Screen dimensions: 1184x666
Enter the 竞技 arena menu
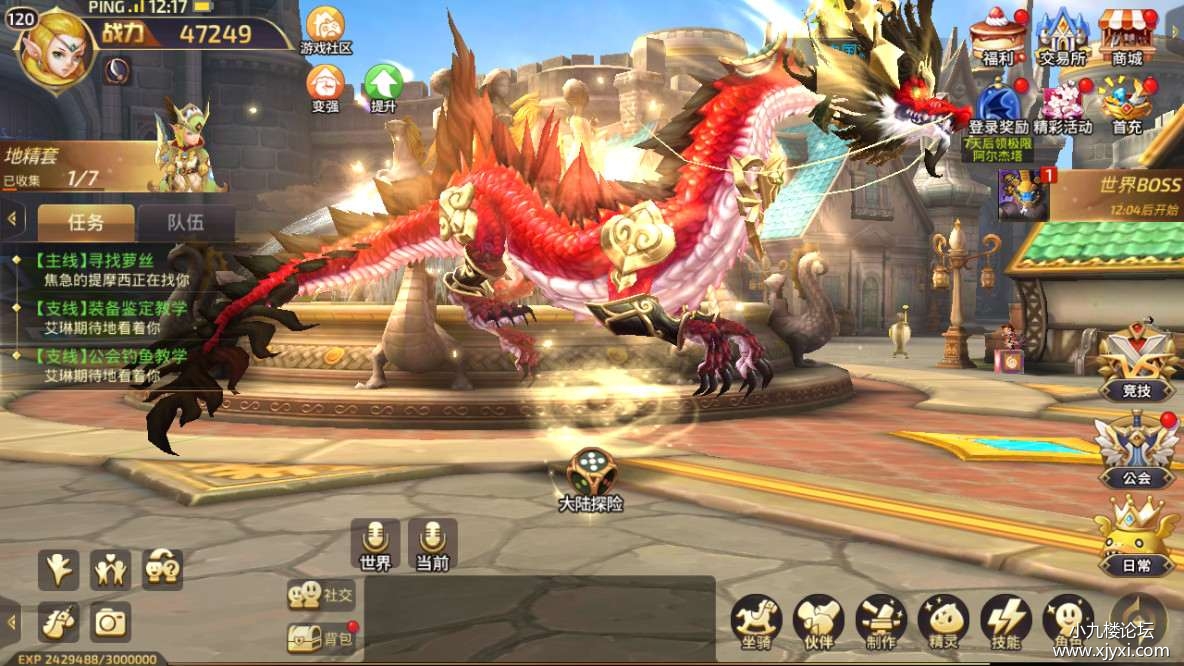tap(1135, 362)
